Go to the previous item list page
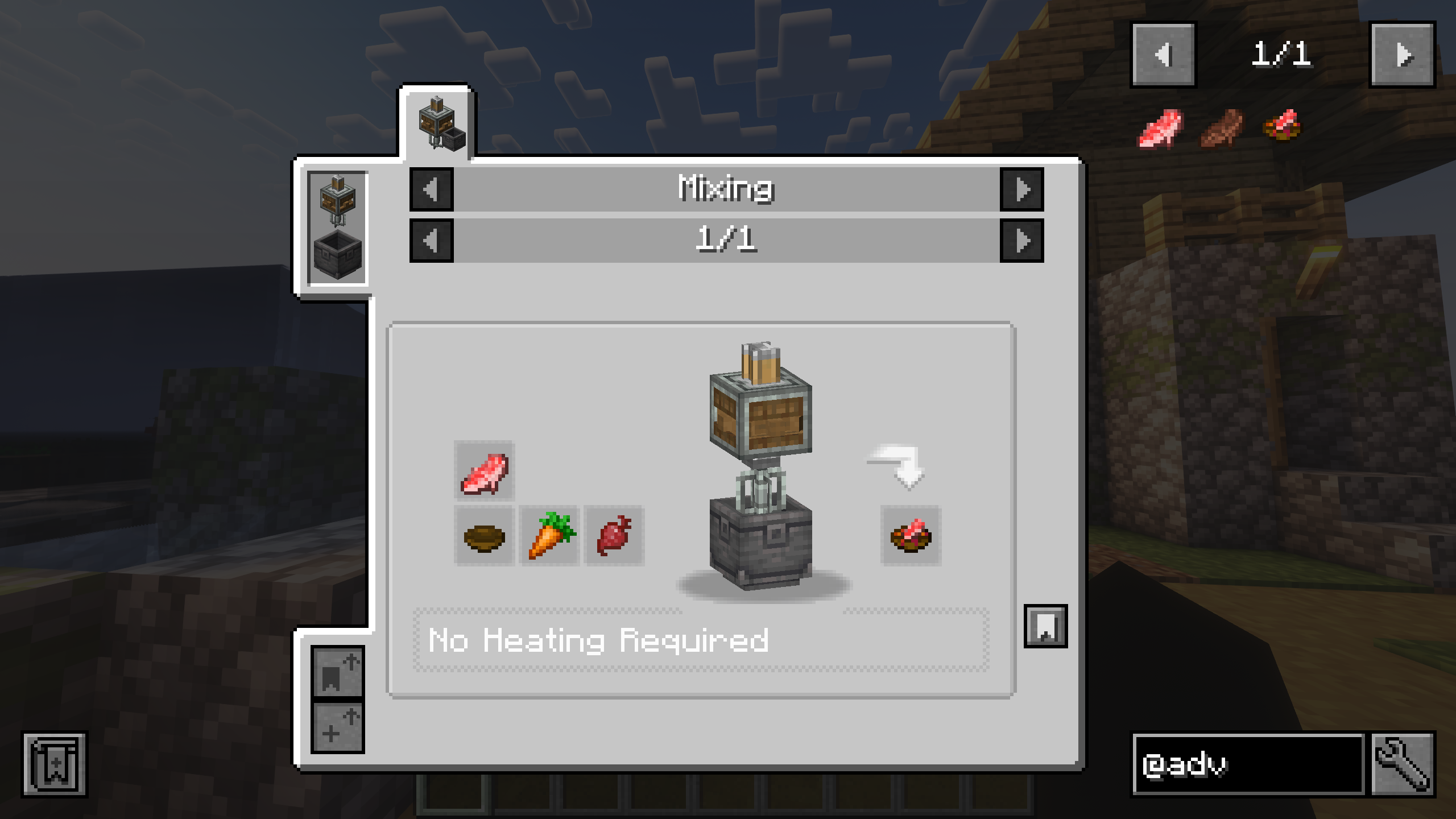1456x819 pixels. 1163,55
